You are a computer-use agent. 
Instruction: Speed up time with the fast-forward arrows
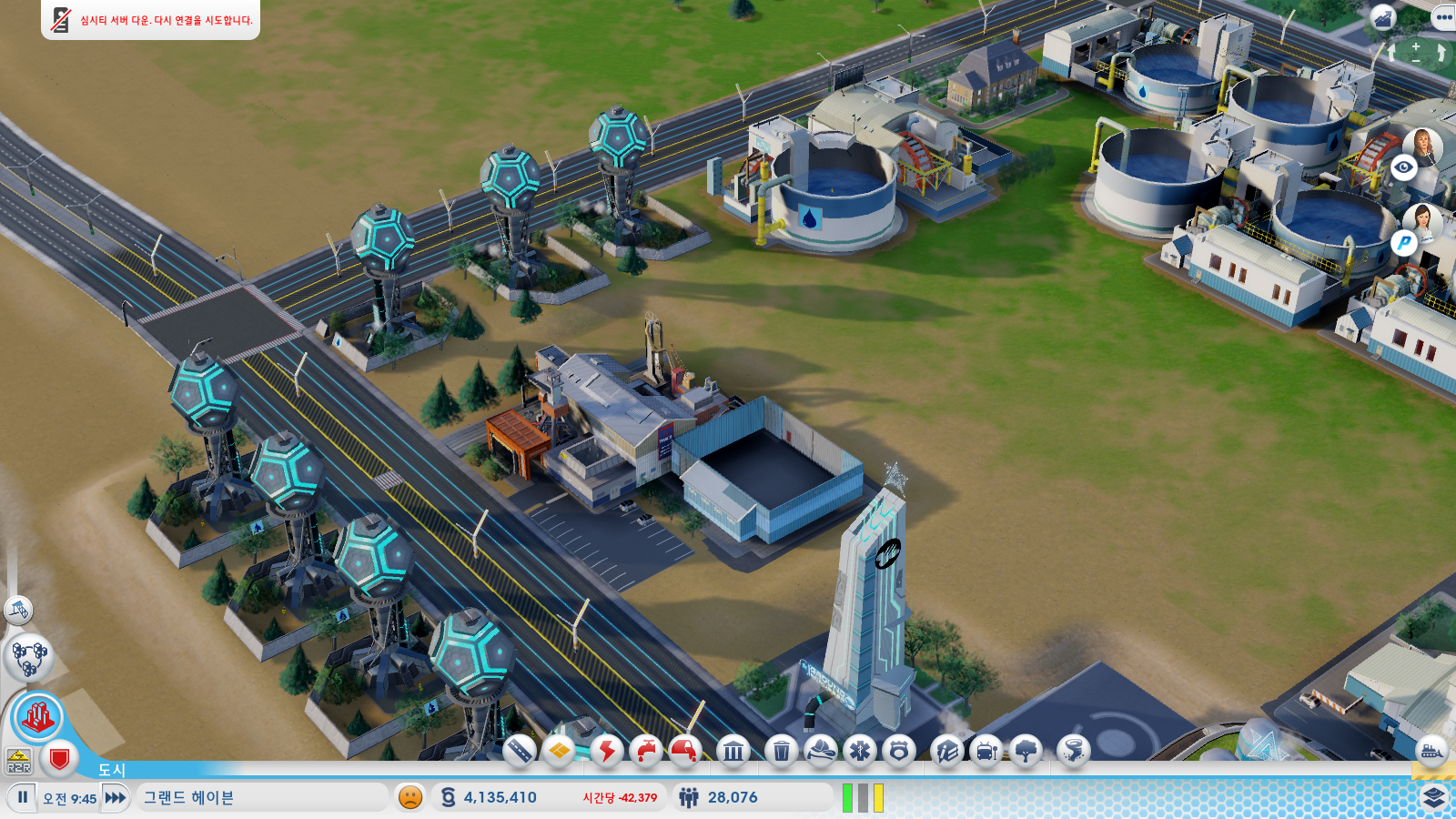pos(116,798)
